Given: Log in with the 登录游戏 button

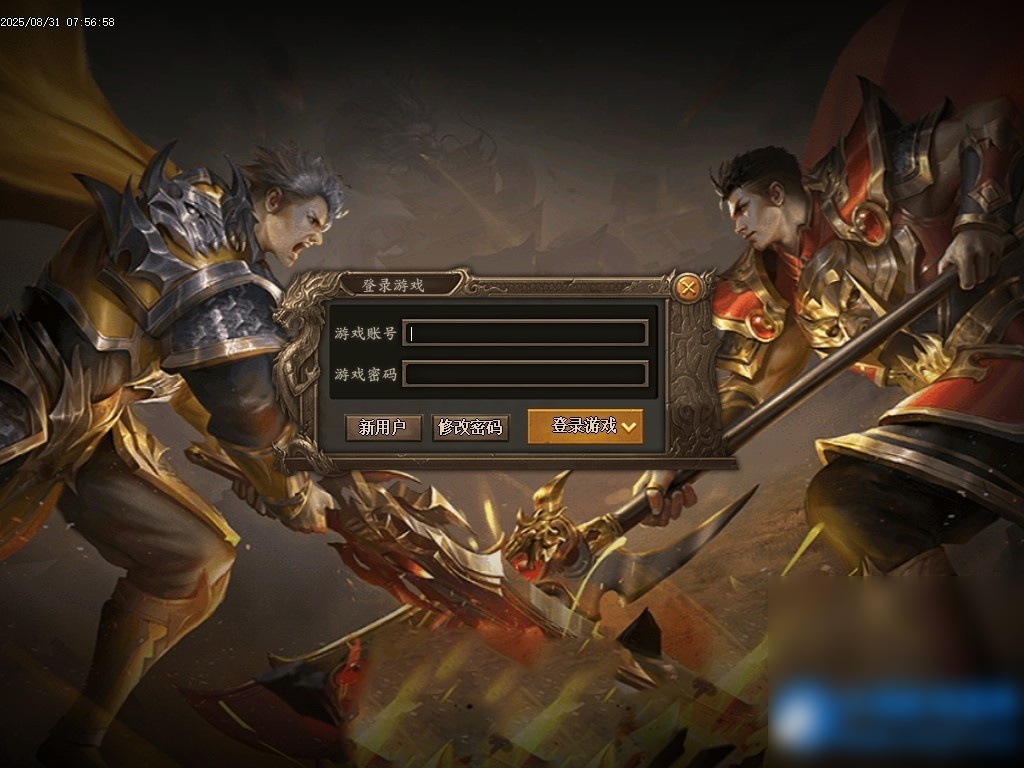Looking at the screenshot, I should point(585,426).
